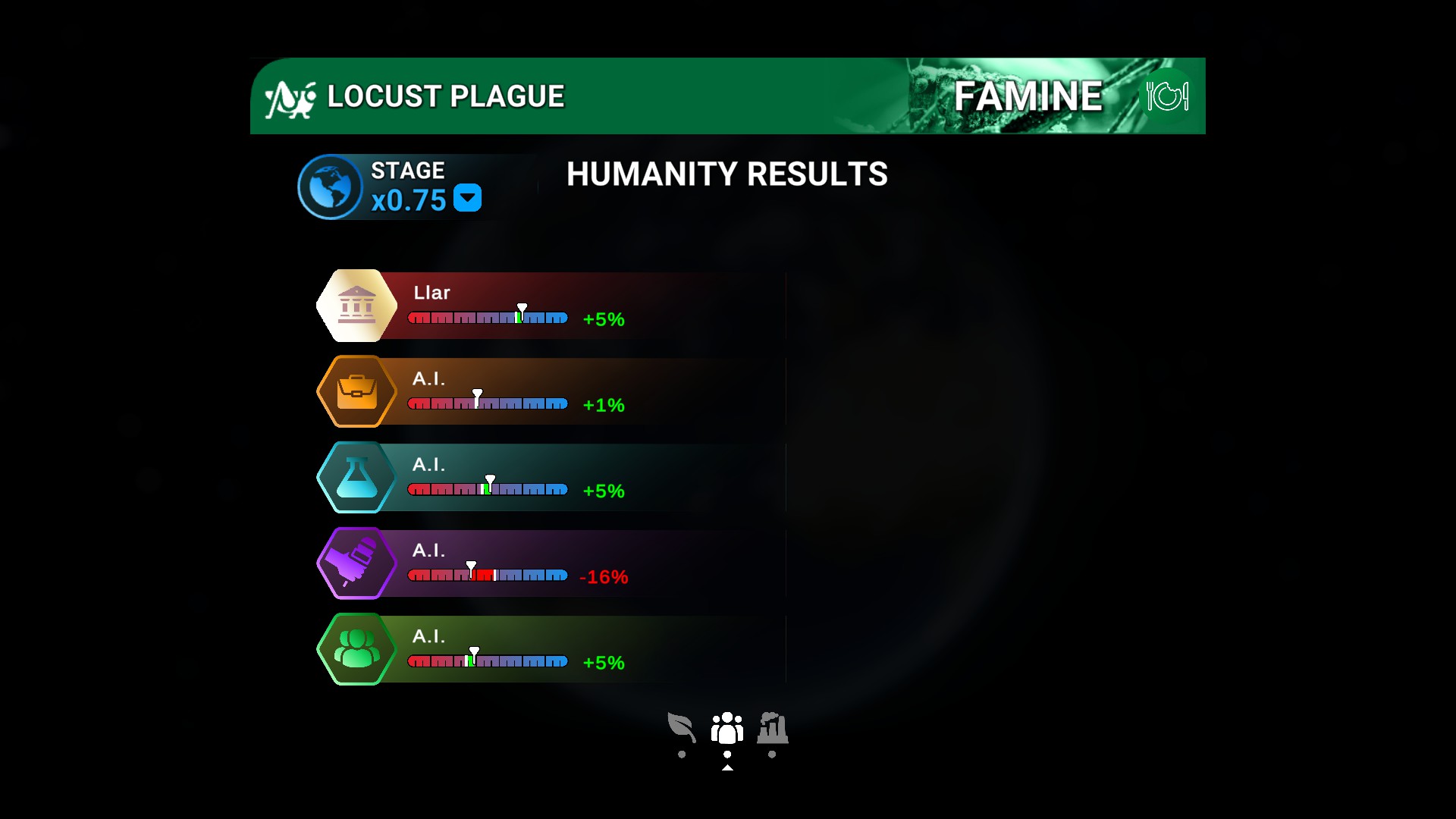
Task: Expand the panel with the bottom up arrow
Action: click(728, 767)
